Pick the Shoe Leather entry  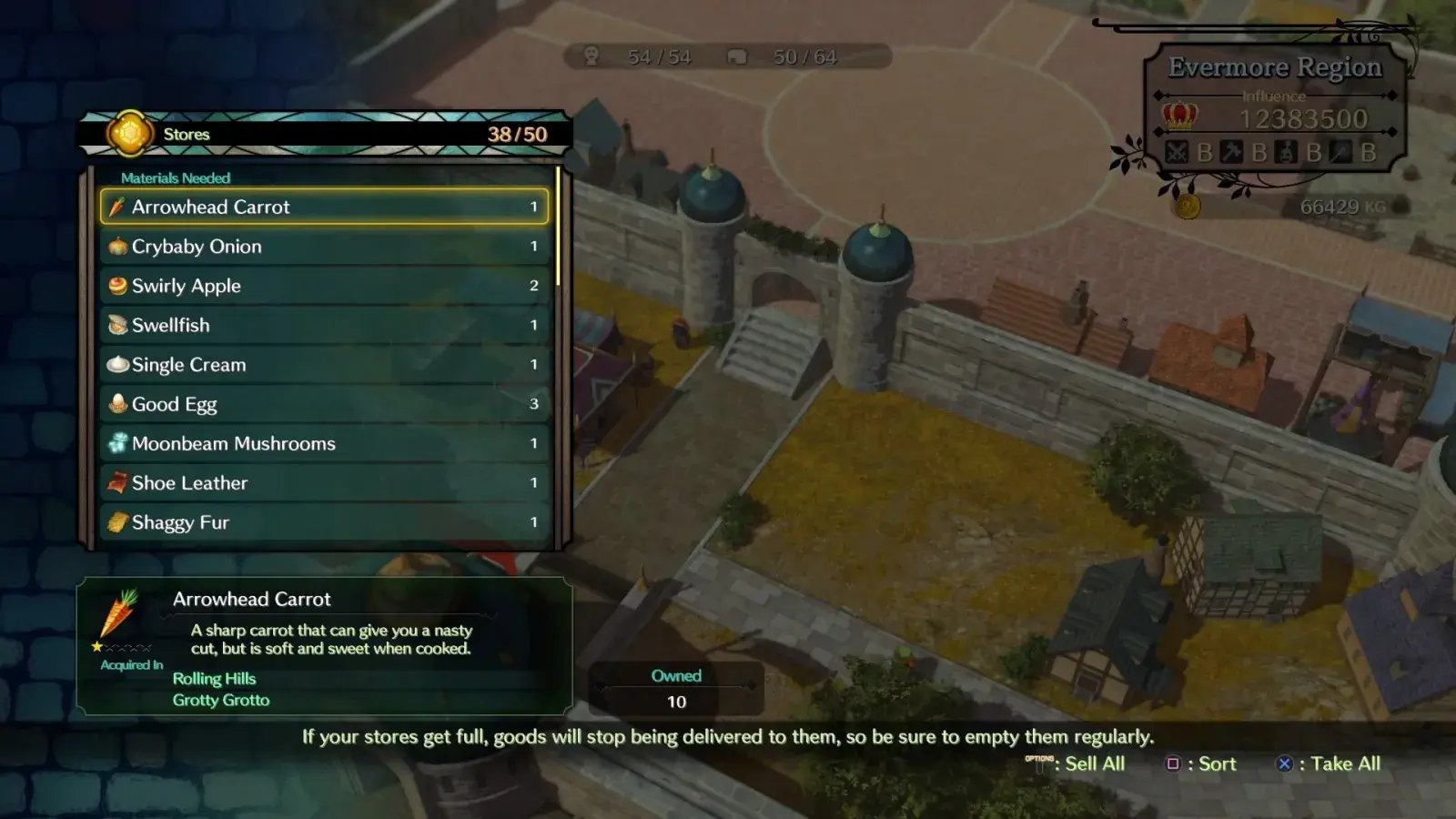(x=324, y=483)
